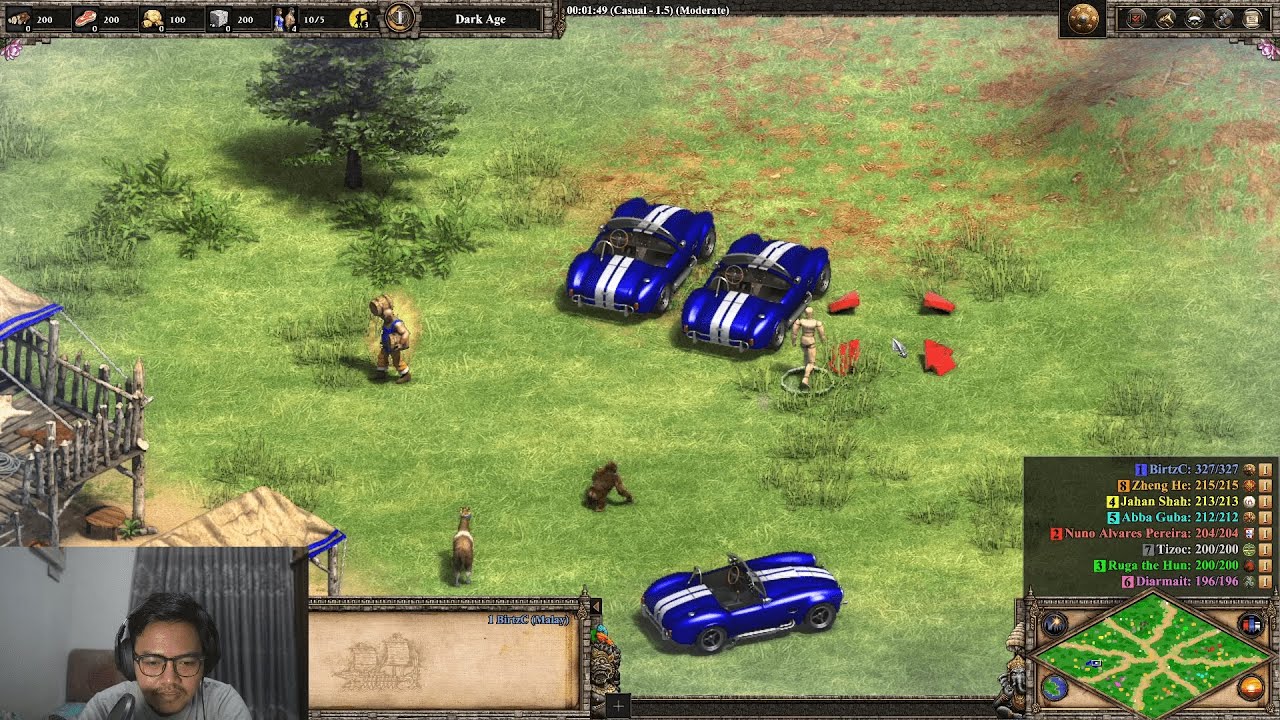The height and width of the screenshot is (720, 1280).
Task: Open settings with the gears icon
Action: (1223, 18)
